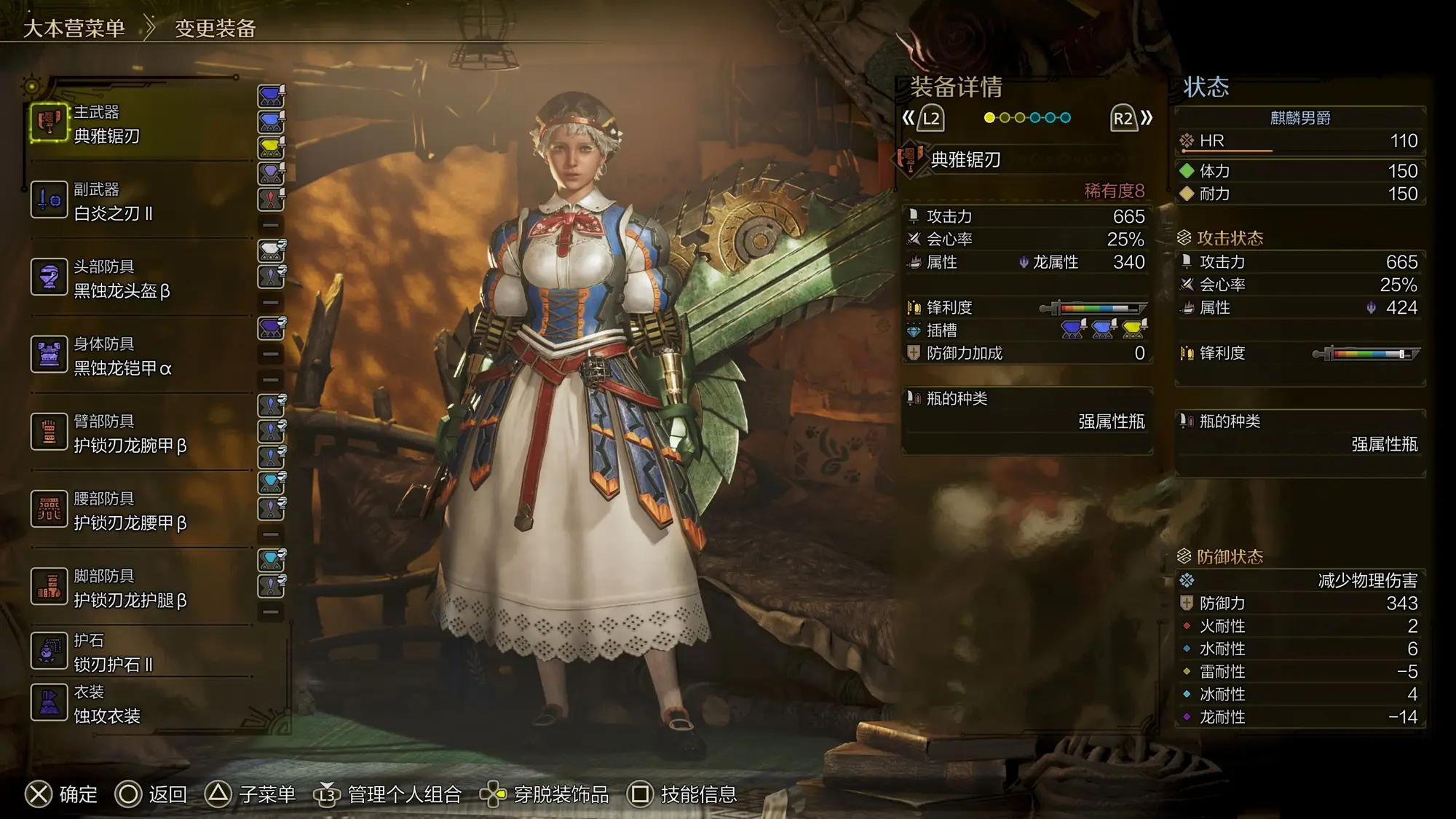This screenshot has width=1456, height=819.
Task: Show the 技能信息 skill info
Action: click(x=698, y=794)
